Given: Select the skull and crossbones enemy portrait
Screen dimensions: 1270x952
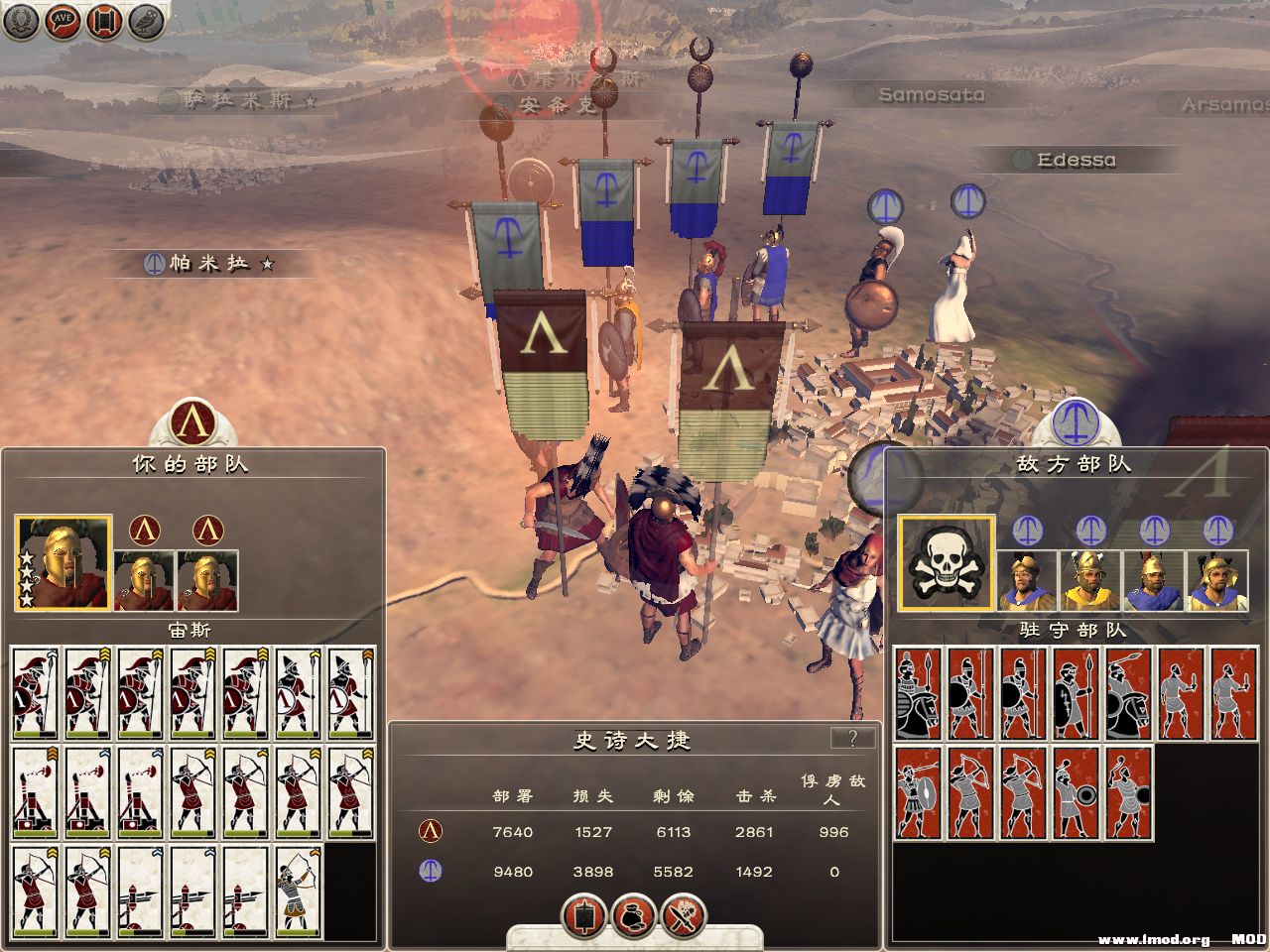Looking at the screenshot, I should 947,562.
